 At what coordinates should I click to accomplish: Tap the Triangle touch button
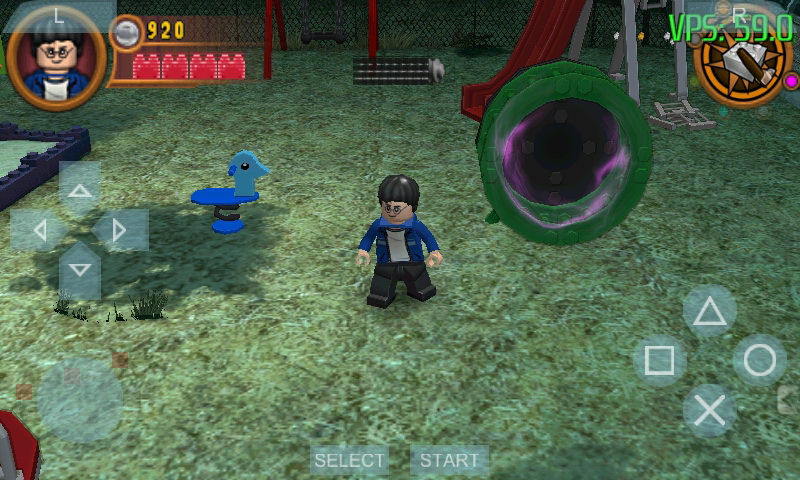pos(710,312)
